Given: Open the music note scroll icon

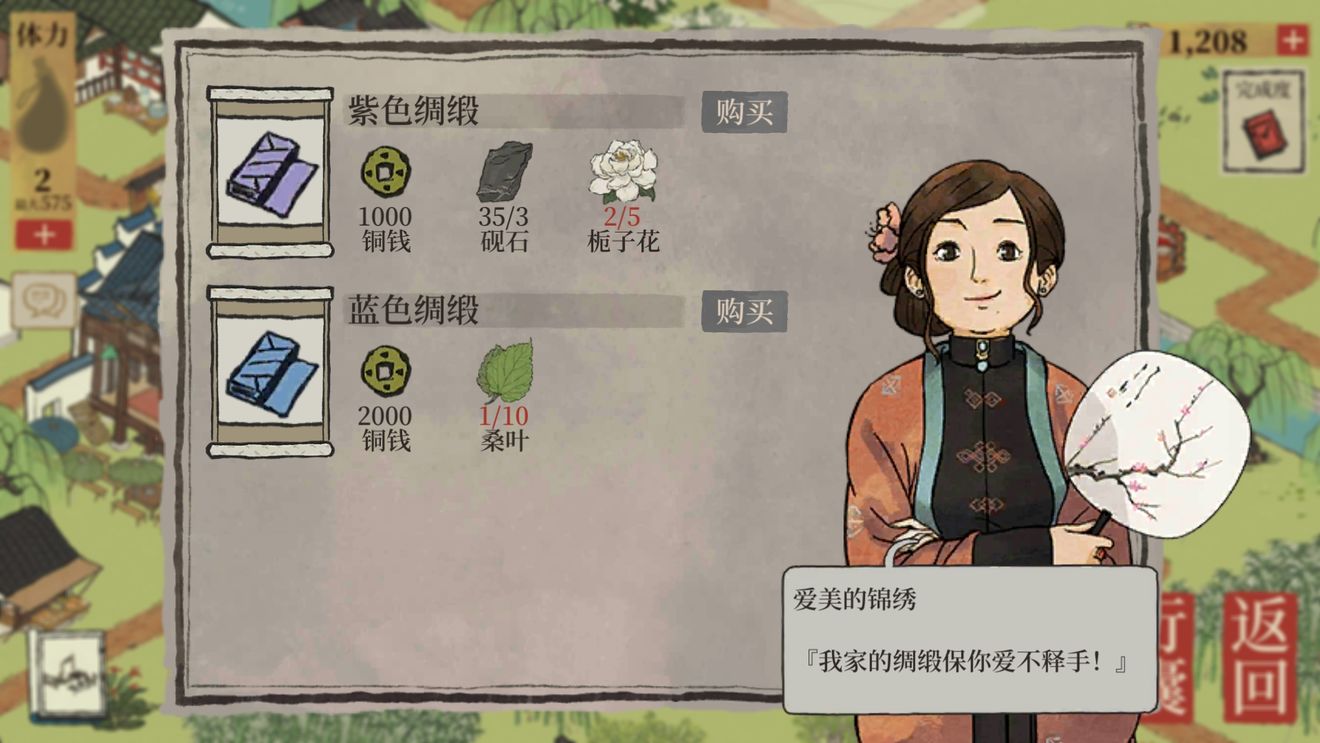Looking at the screenshot, I should (67, 673).
